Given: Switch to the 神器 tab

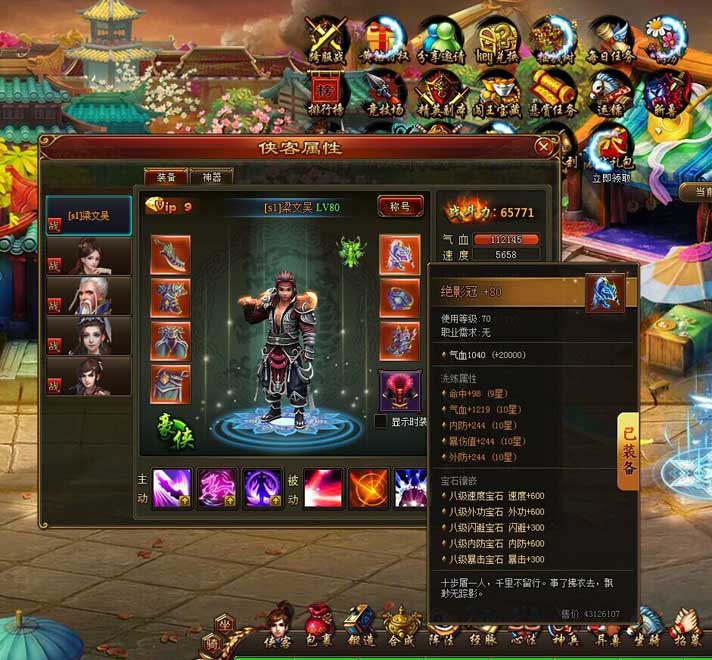Looking at the screenshot, I should (x=211, y=177).
